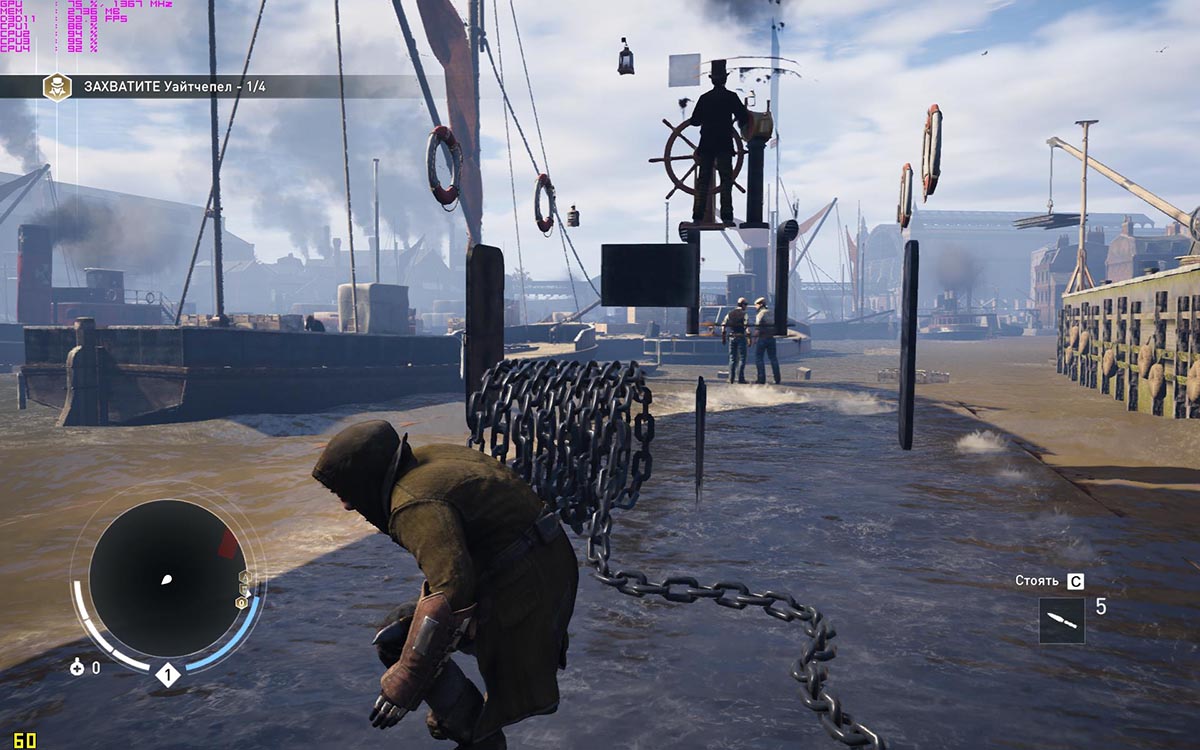Open the Whitechapel conquest objective tracker
1200x750 pixels.
(x=175, y=87)
